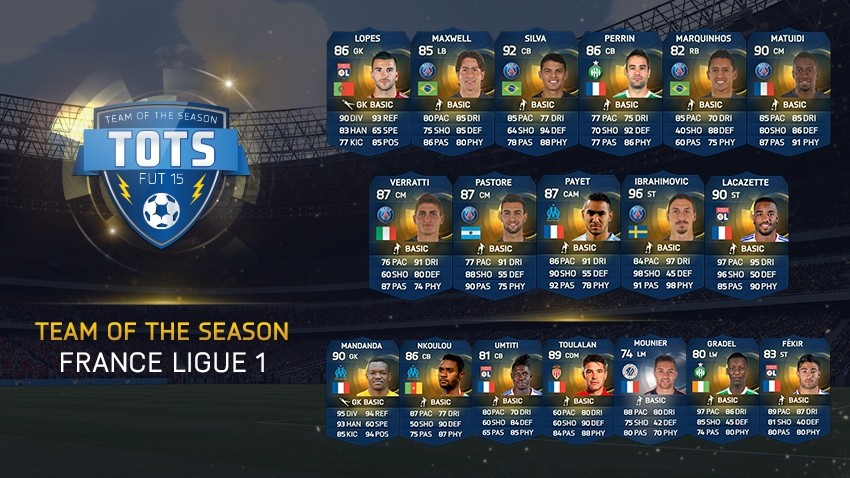
Task: Pick the Silva 92 rated card
Action: coord(536,90)
